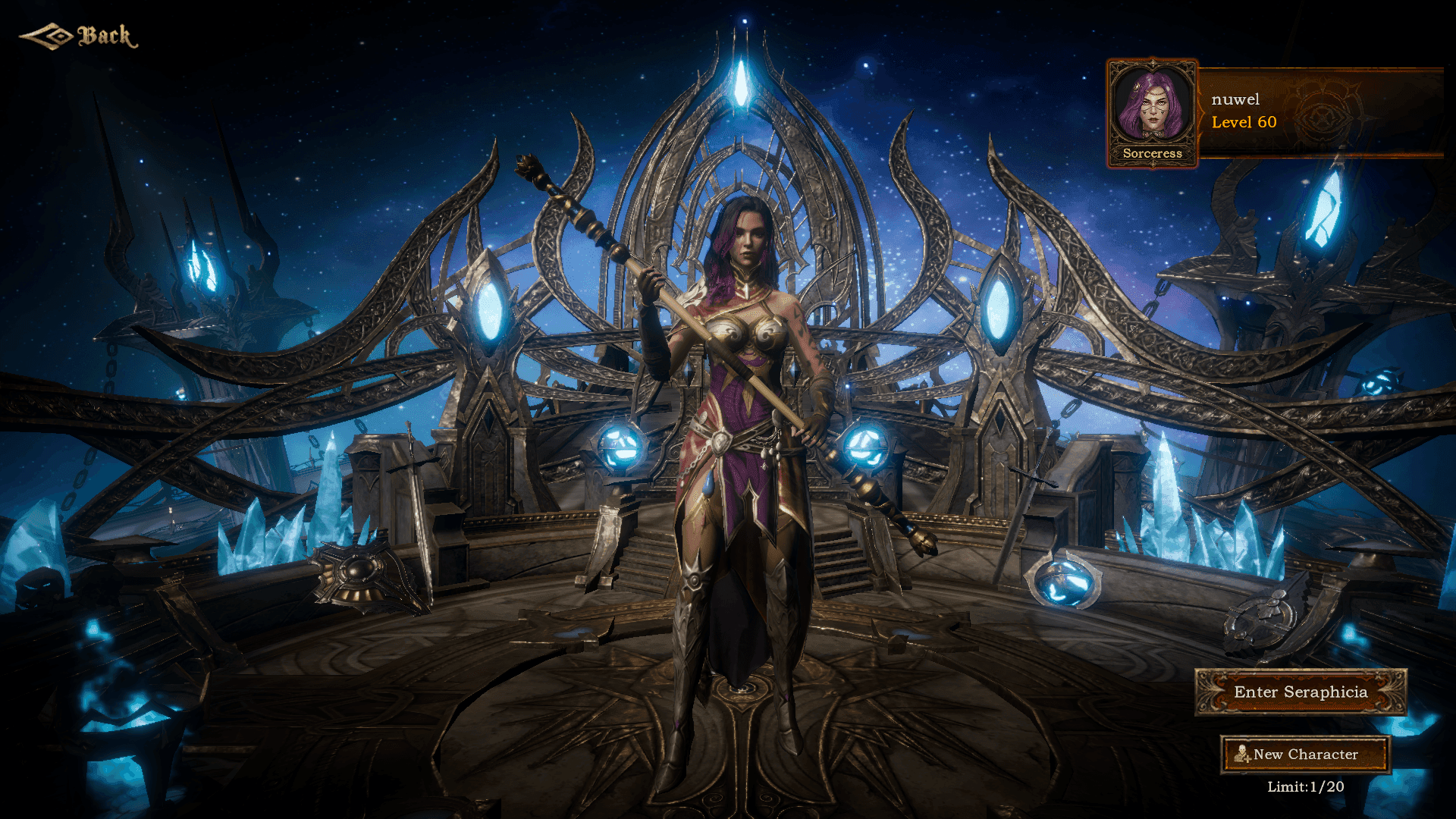1456x819 pixels.
Task: Click the Level 60 progress text
Action: (x=1243, y=122)
